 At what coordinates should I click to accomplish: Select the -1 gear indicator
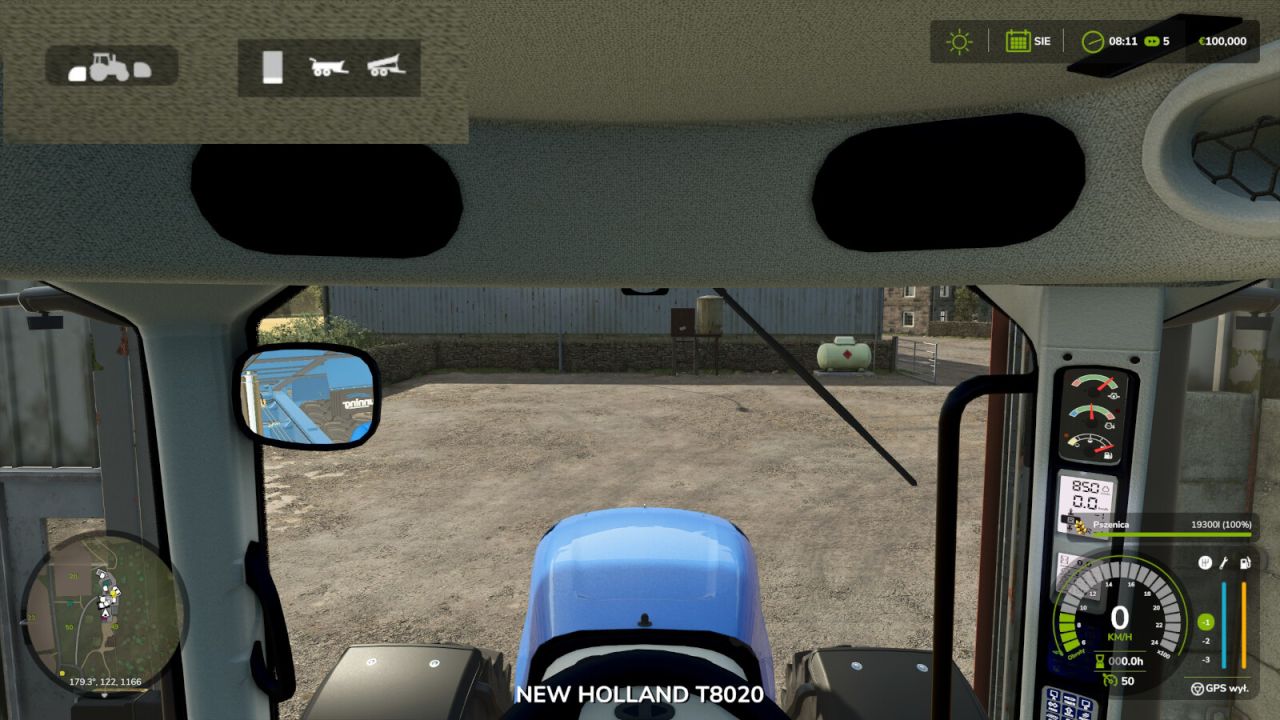(x=1205, y=621)
